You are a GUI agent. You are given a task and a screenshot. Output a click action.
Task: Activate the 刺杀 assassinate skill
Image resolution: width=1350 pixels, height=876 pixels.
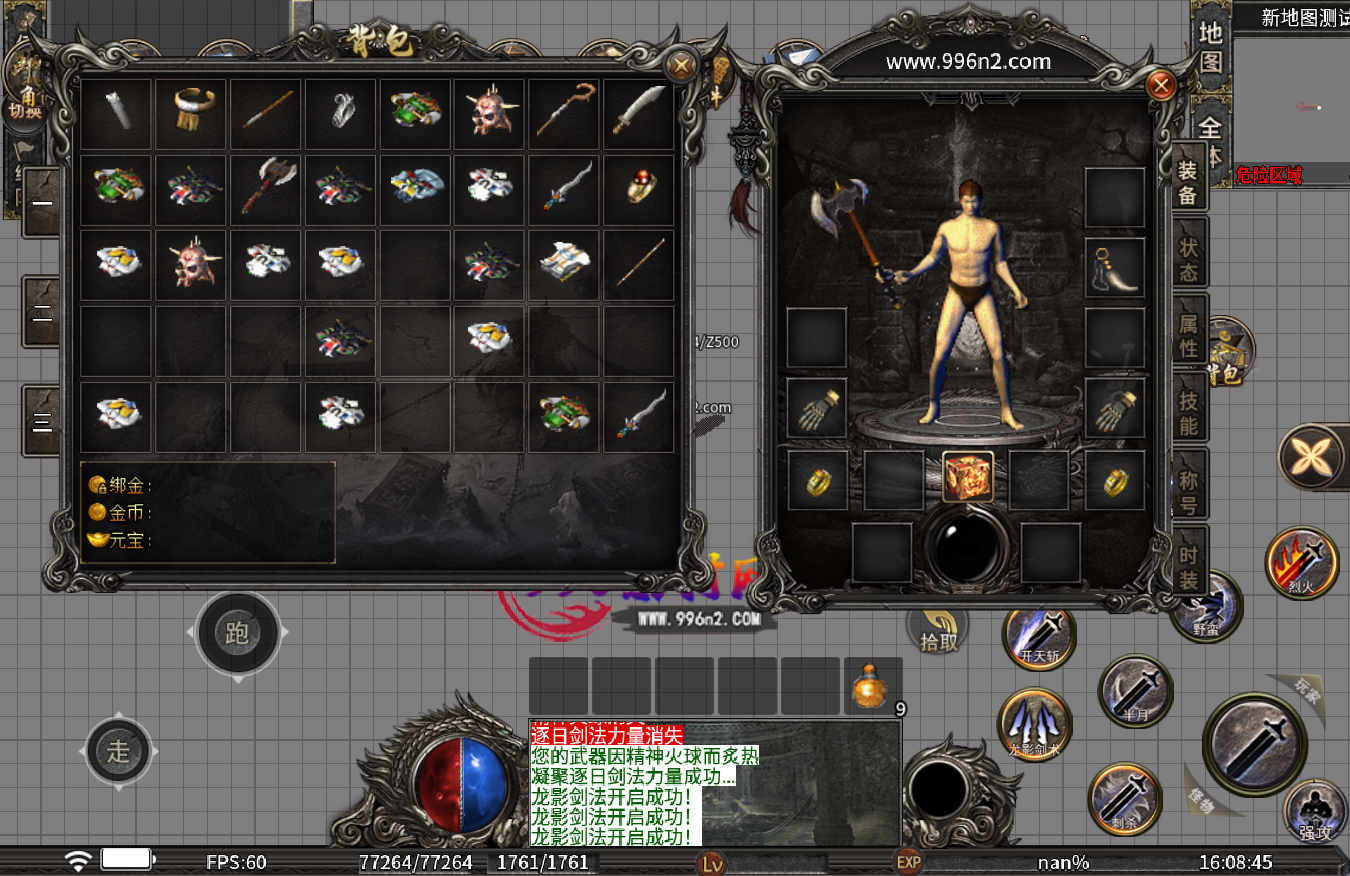[x=1124, y=799]
